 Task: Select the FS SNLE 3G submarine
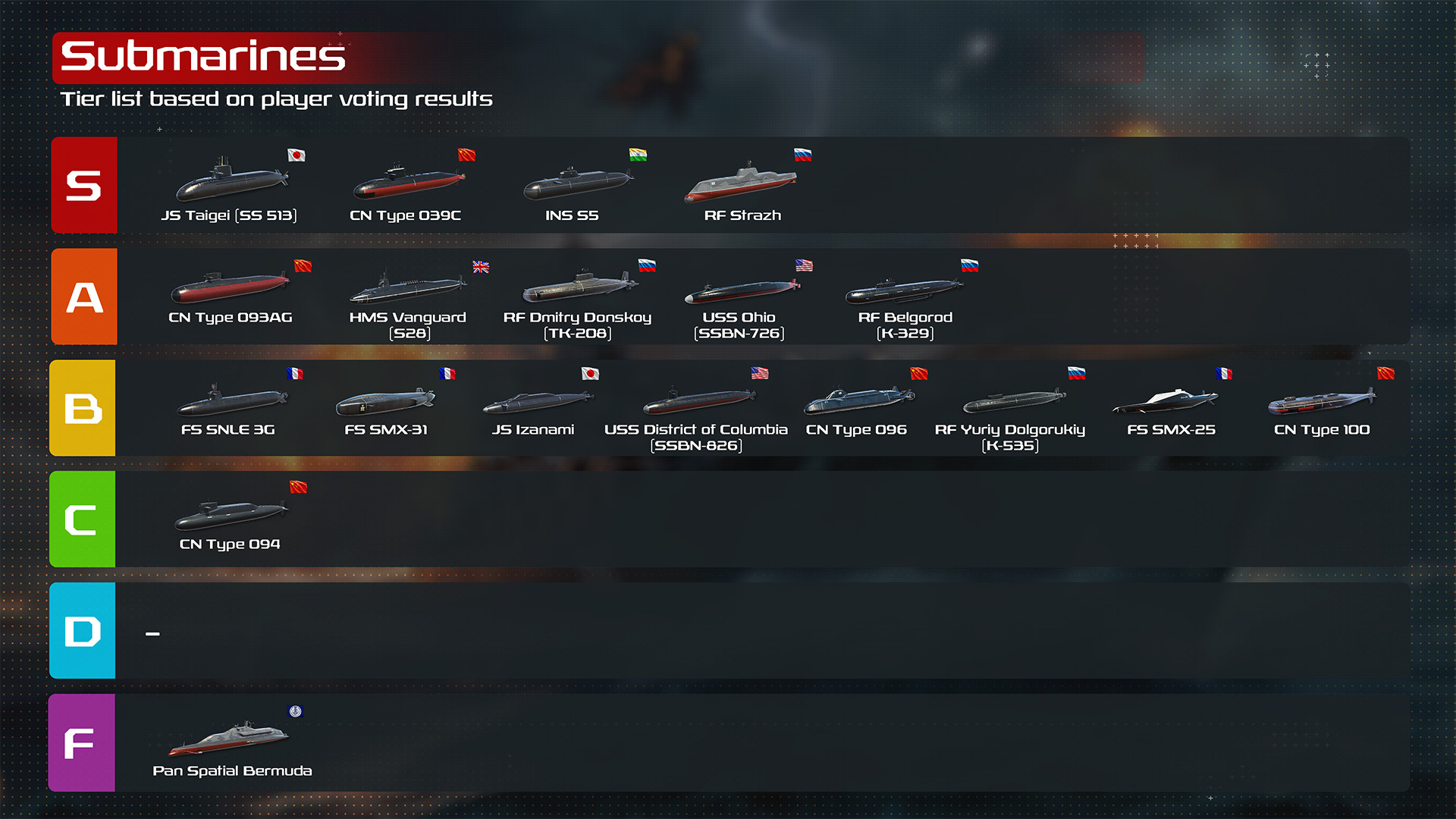click(x=232, y=400)
